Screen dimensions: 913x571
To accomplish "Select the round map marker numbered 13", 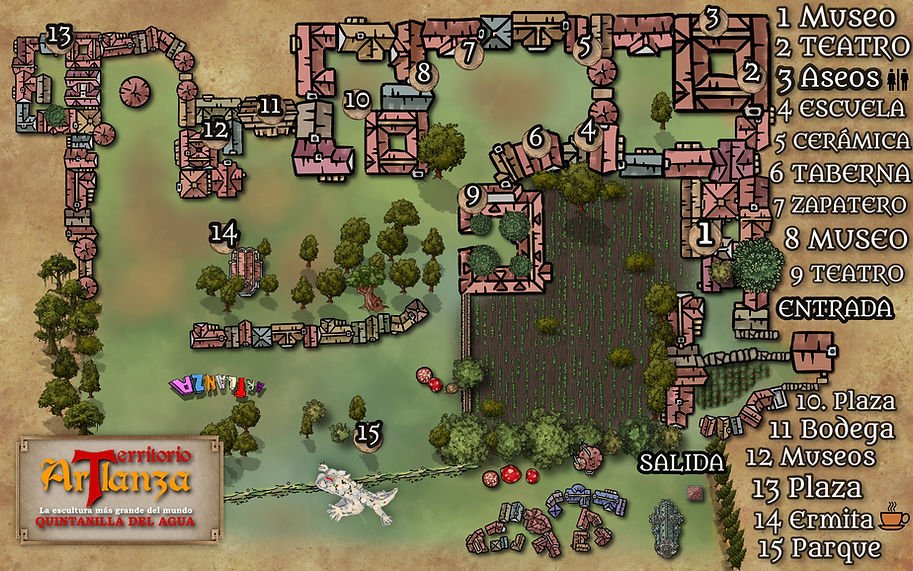I will pos(58,37).
